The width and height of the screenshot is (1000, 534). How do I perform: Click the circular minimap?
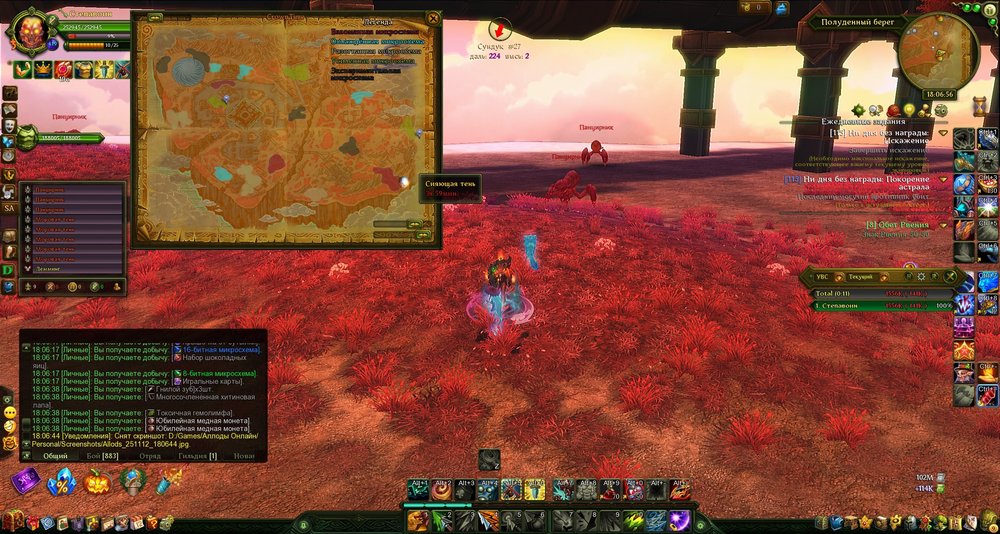click(937, 52)
